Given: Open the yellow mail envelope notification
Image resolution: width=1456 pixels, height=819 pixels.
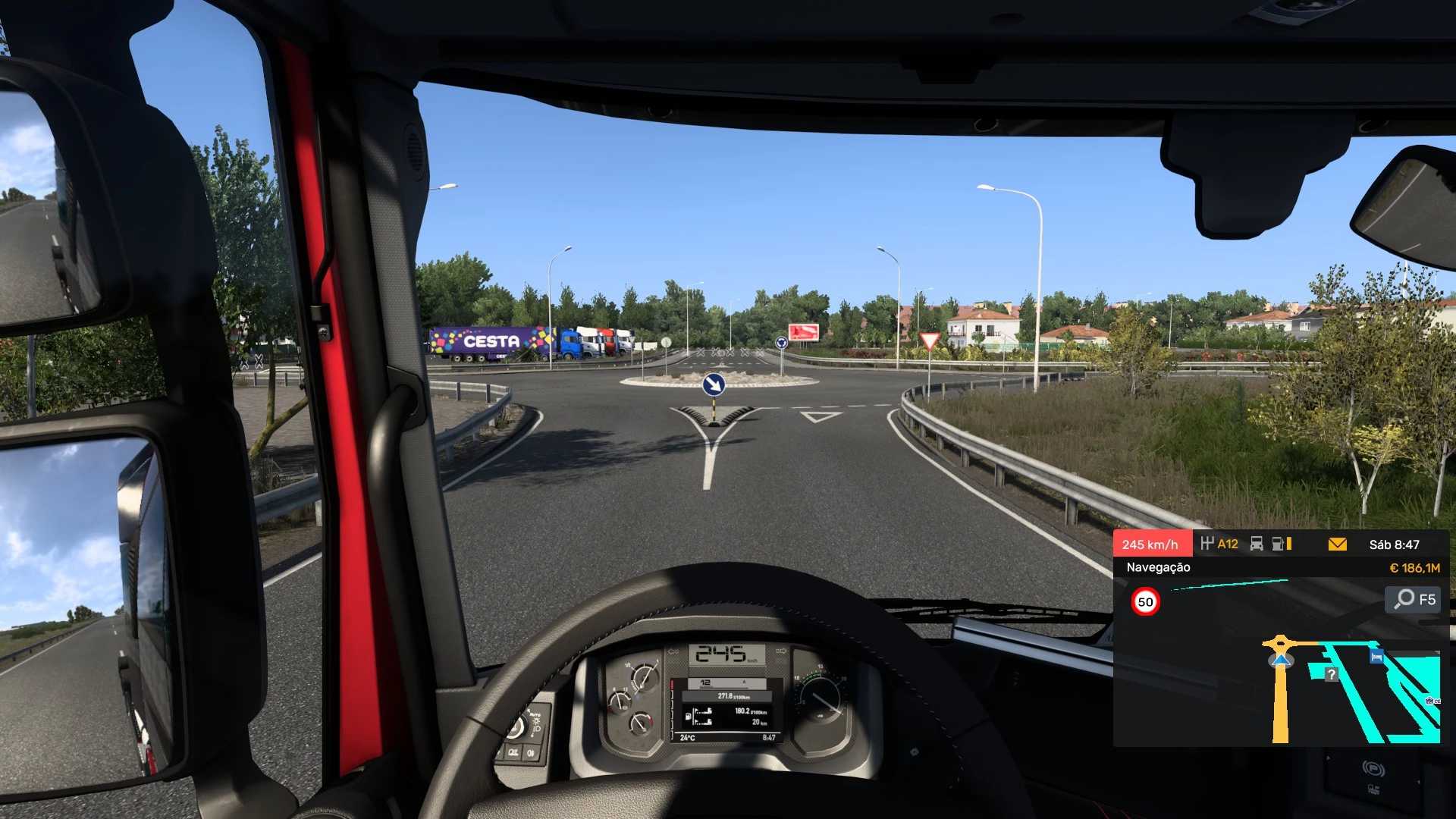Looking at the screenshot, I should [1338, 544].
